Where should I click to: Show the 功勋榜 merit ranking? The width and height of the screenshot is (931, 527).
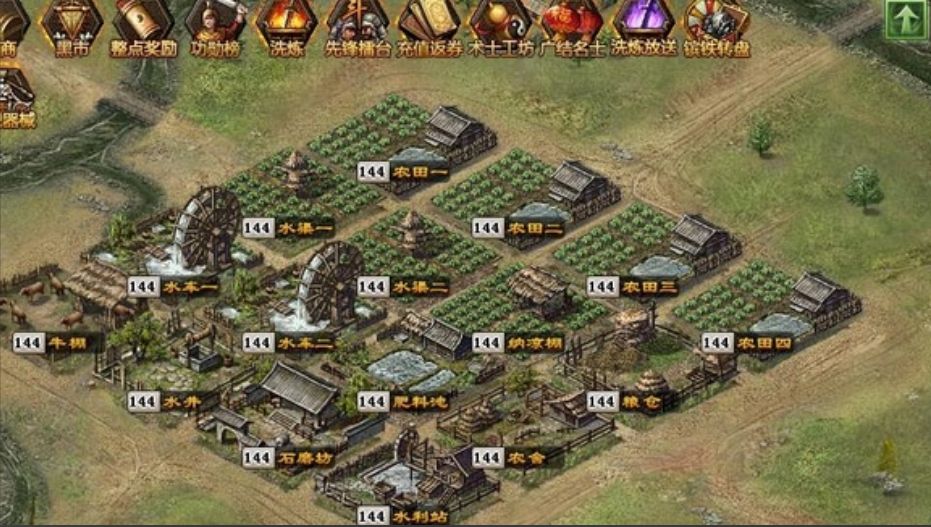(x=215, y=23)
